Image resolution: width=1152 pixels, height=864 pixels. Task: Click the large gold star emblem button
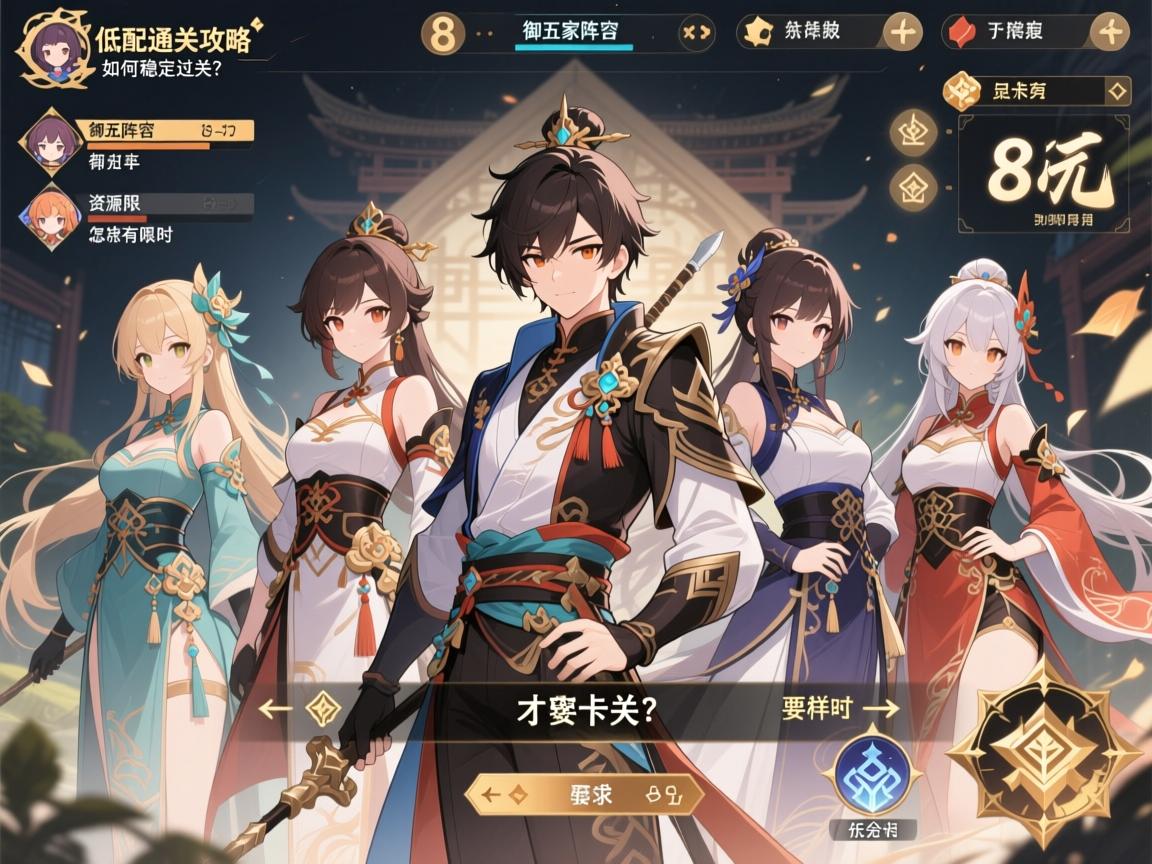click(x=1044, y=753)
